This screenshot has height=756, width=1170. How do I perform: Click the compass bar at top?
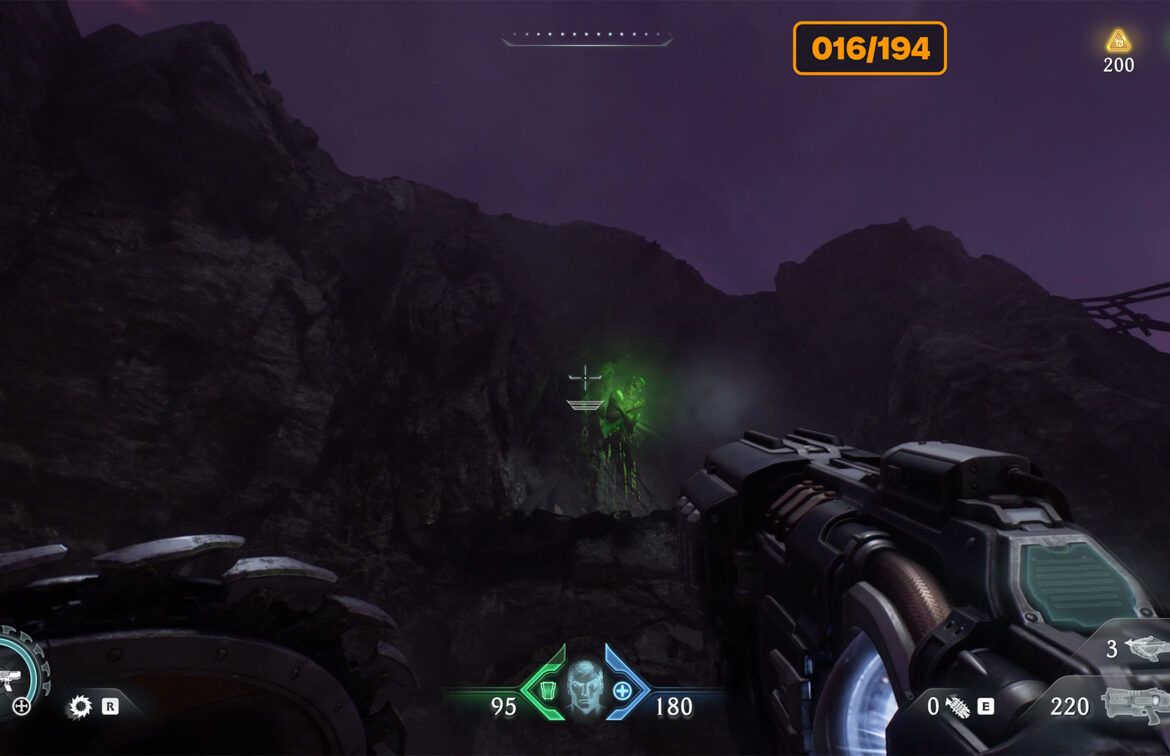[587, 40]
